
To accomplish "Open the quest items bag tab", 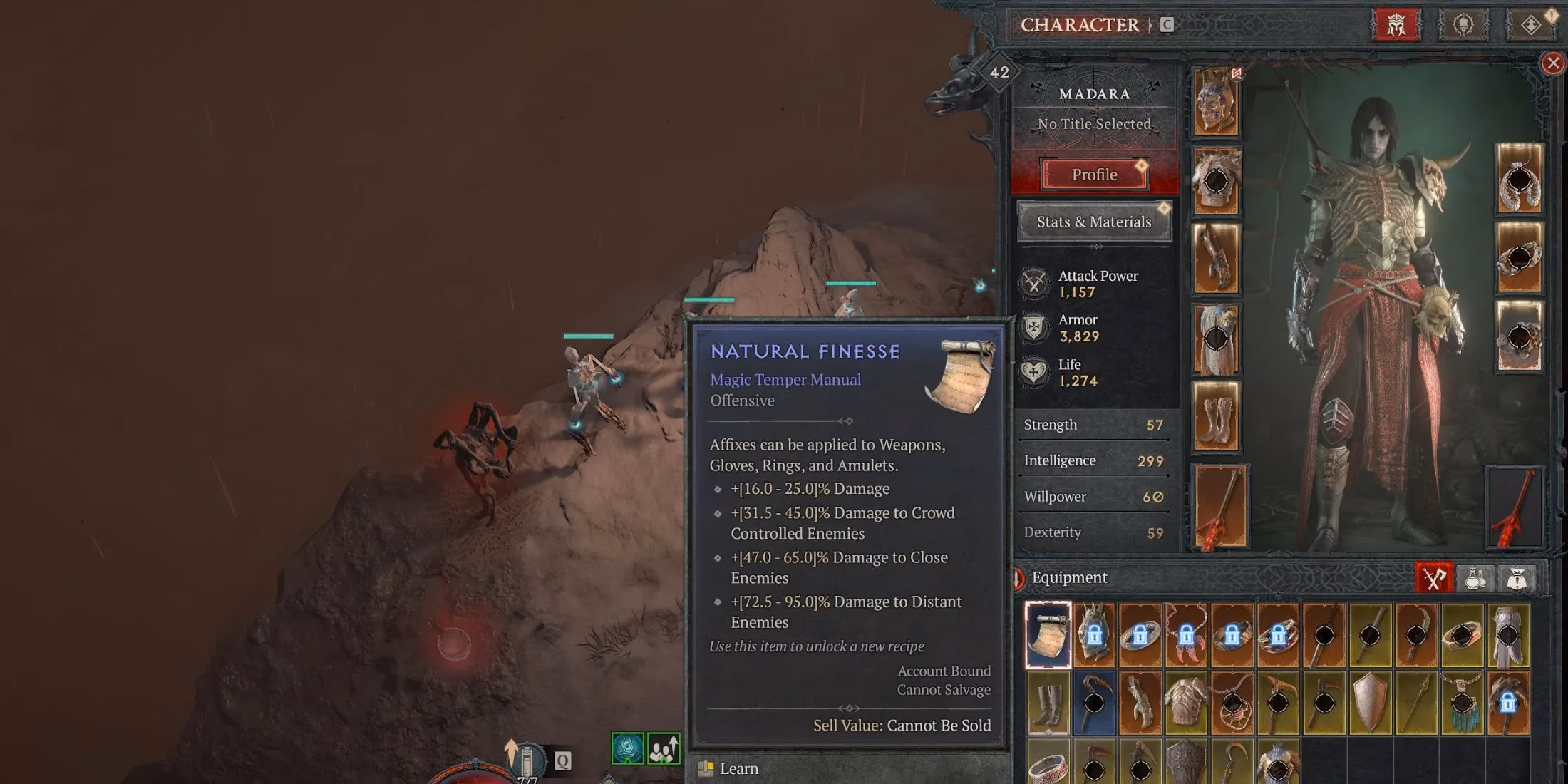I will click(1517, 578).
